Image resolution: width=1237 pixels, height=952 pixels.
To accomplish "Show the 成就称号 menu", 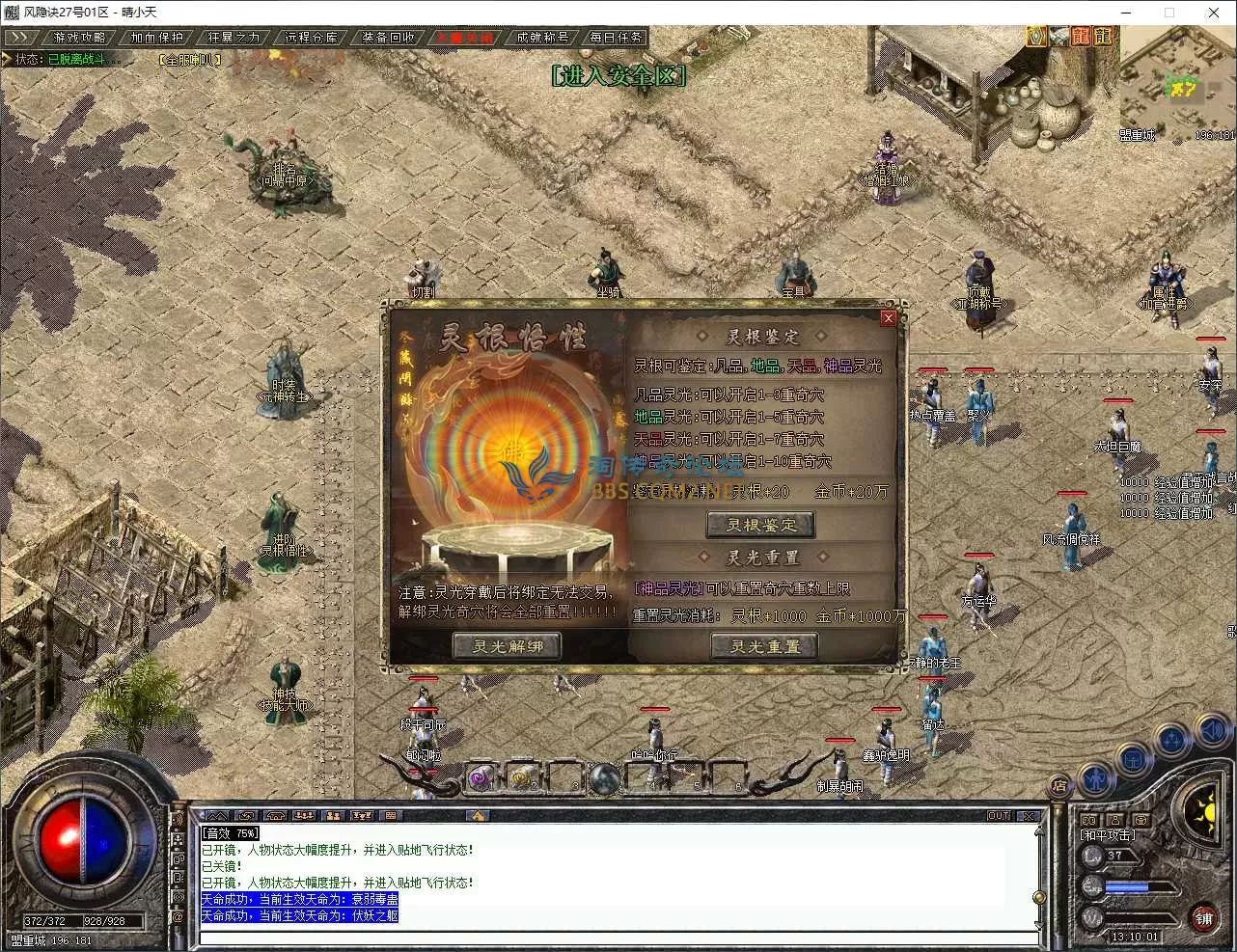I will pyautogui.click(x=541, y=38).
